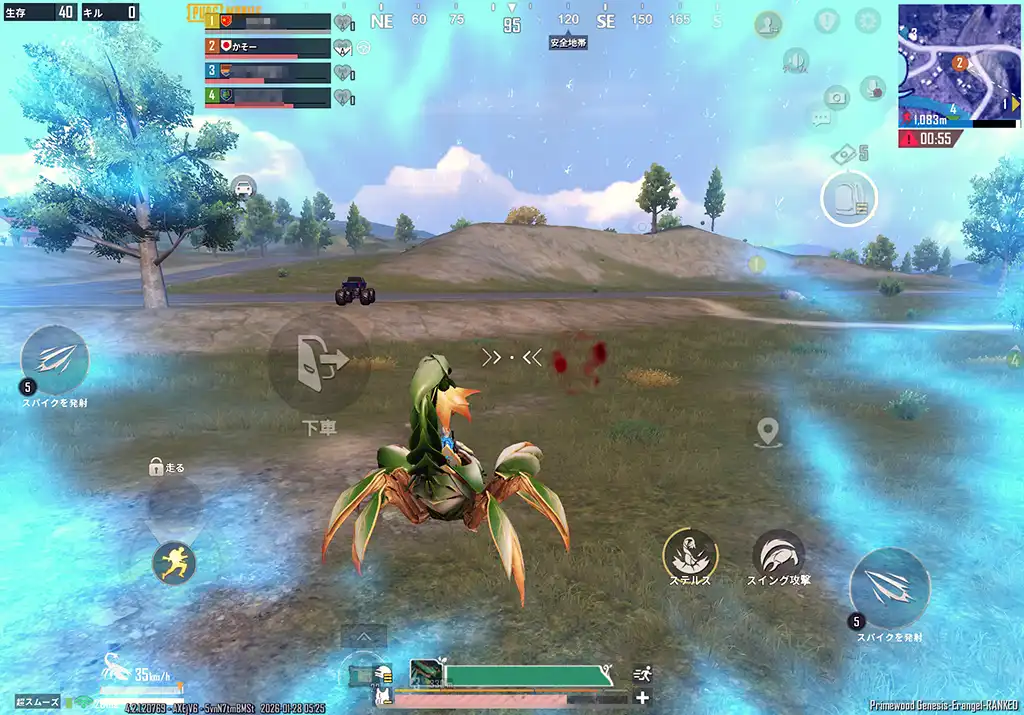
Task: Open the settings gear
Action: click(867, 20)
